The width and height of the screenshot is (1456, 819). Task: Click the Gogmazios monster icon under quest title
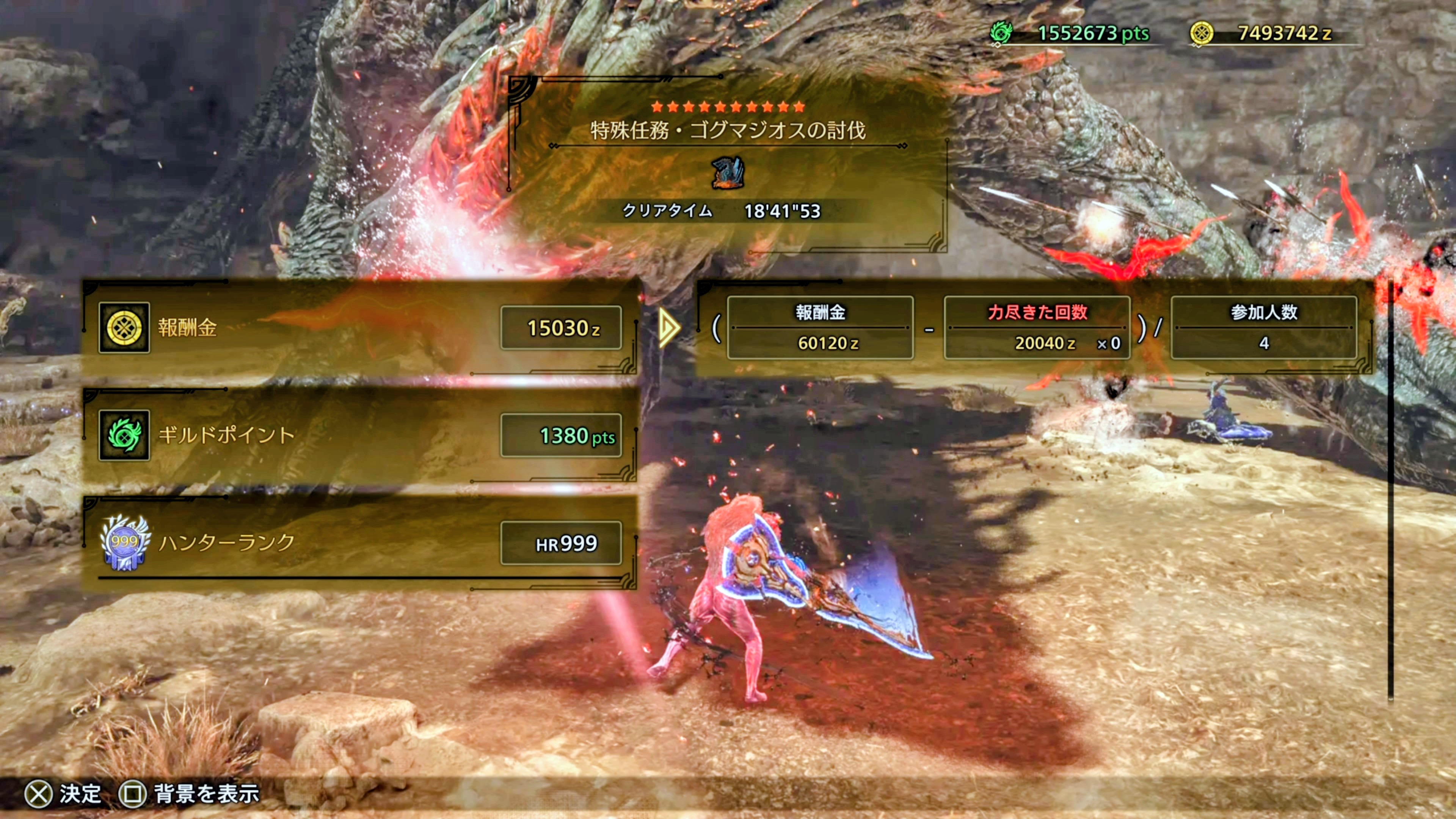coord(728,173)
